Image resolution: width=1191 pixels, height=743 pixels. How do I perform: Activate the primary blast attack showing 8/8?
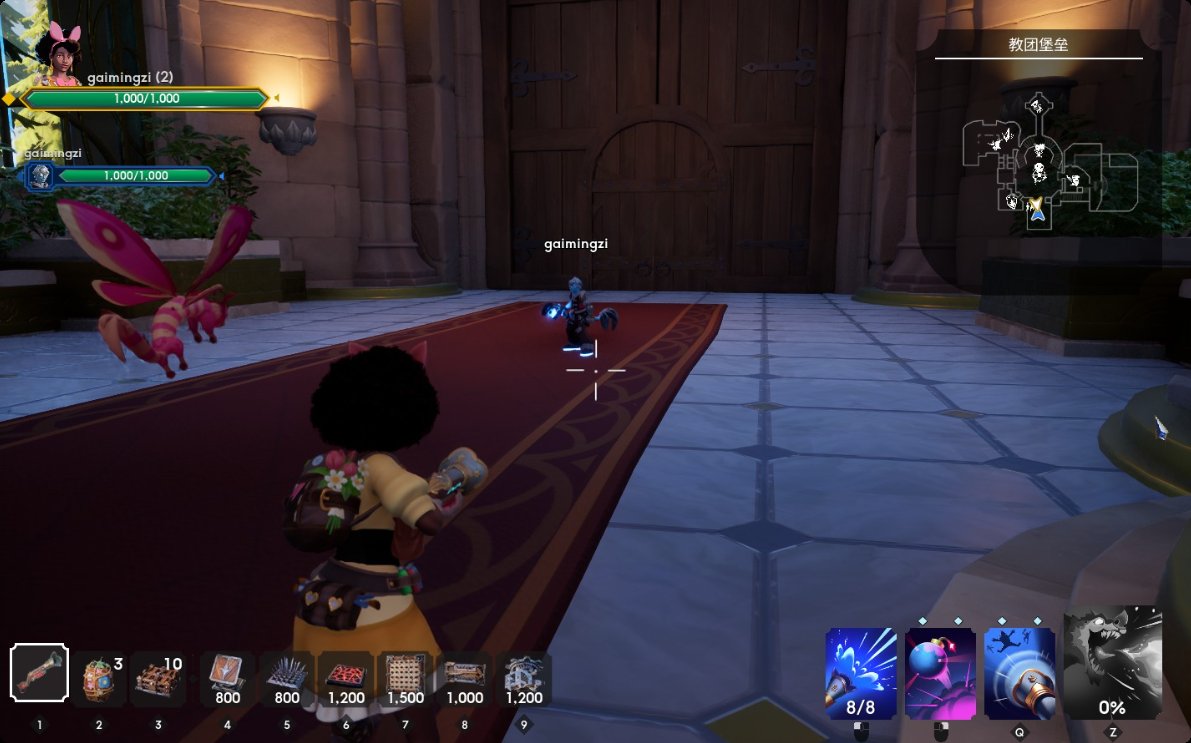[861, 673]
